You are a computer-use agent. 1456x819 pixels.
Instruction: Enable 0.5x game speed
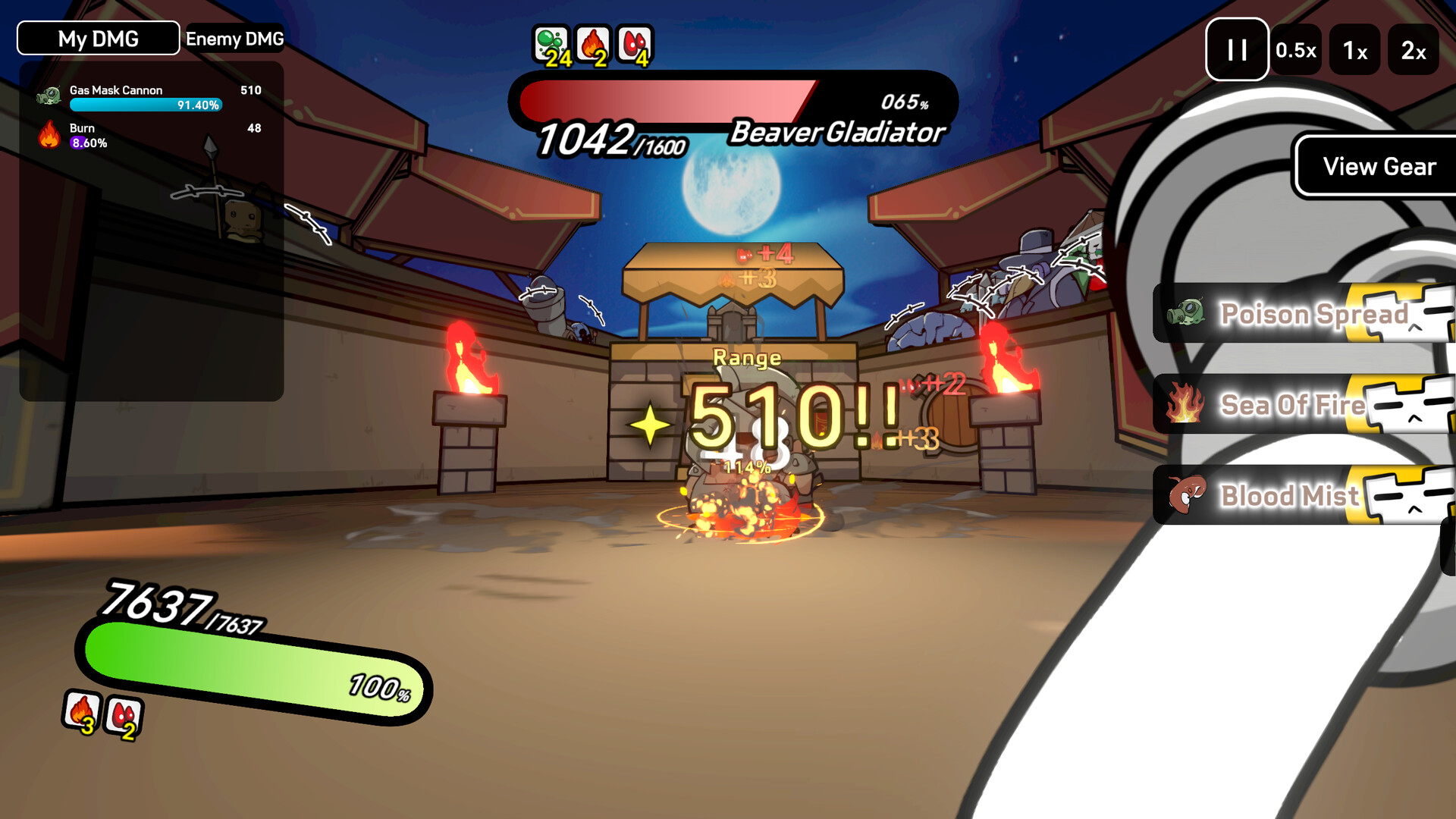[1297, 50]
